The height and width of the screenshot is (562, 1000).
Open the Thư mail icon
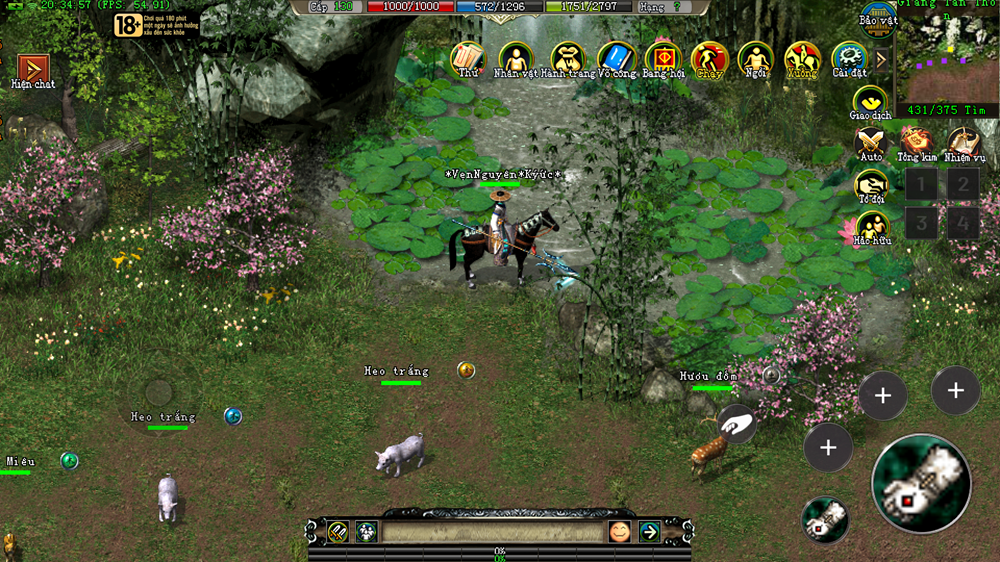point(467,57)
